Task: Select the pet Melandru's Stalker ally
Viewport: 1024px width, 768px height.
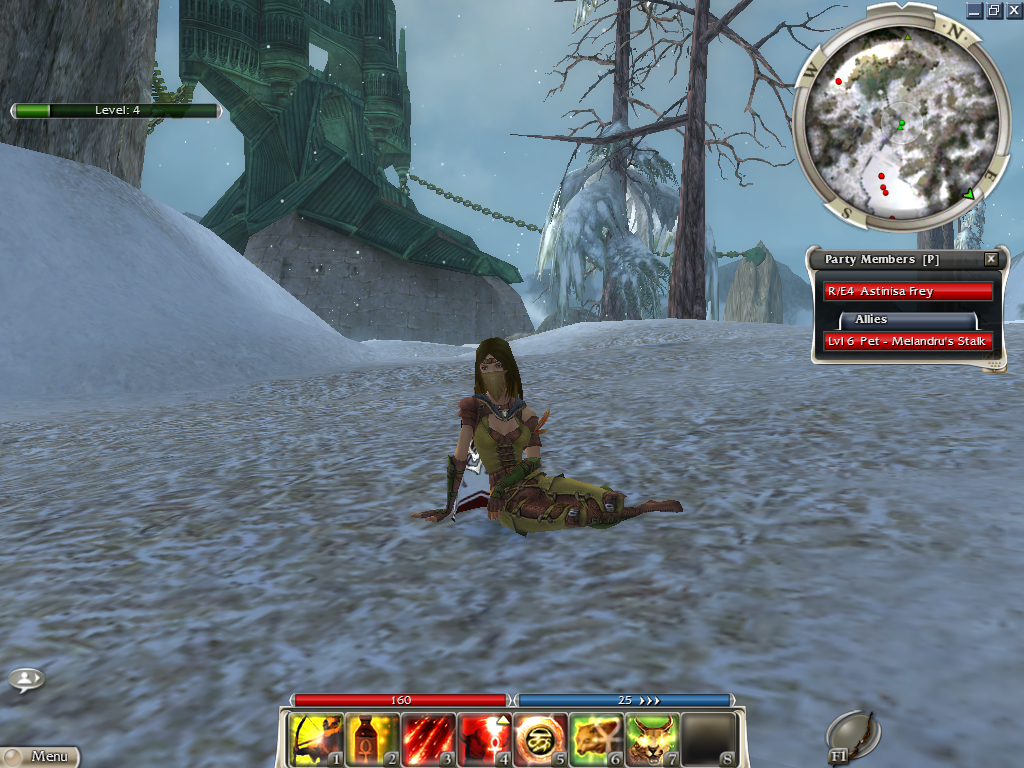Action: (907, 341)
